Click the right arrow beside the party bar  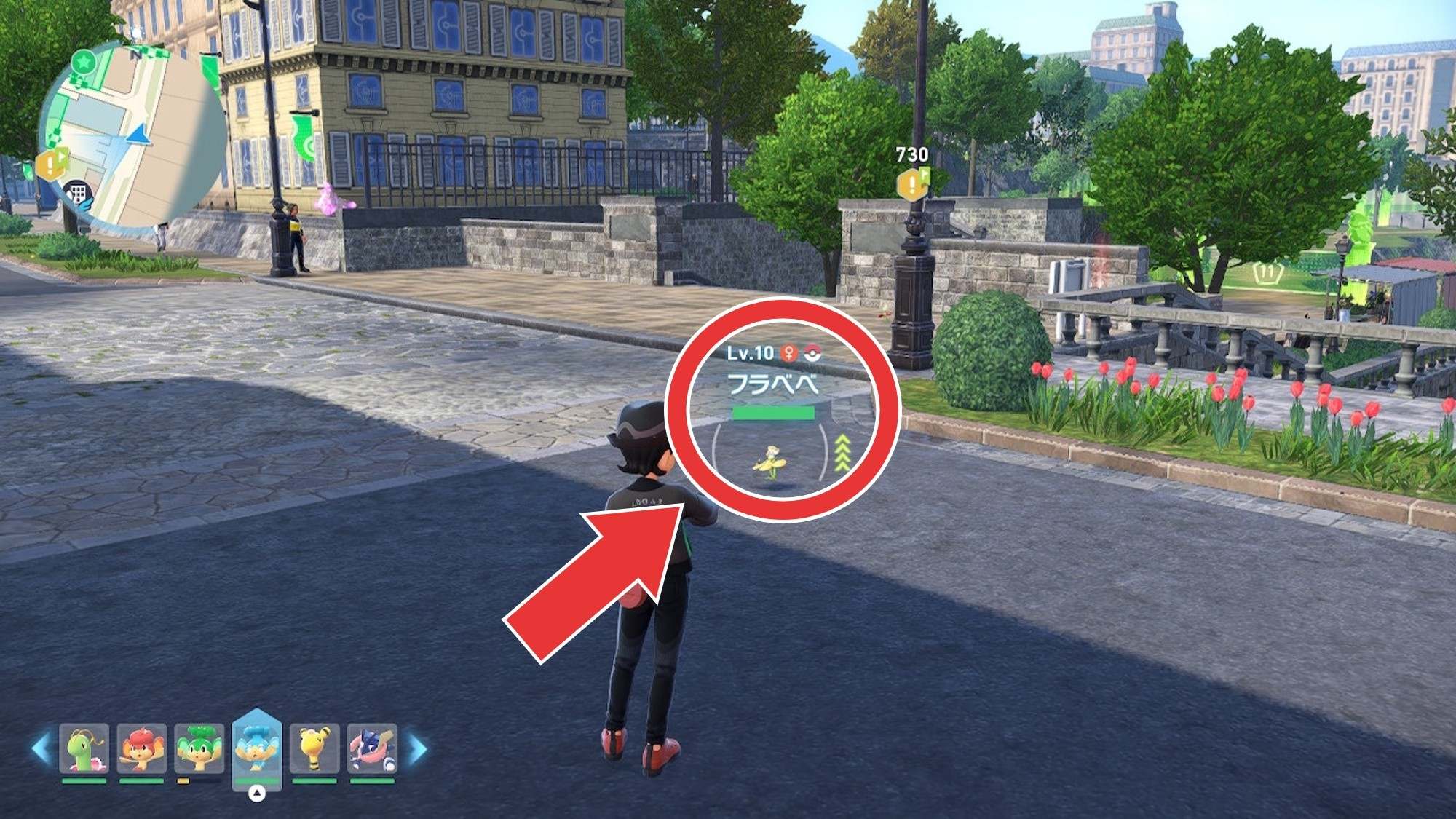coord(418,748)
